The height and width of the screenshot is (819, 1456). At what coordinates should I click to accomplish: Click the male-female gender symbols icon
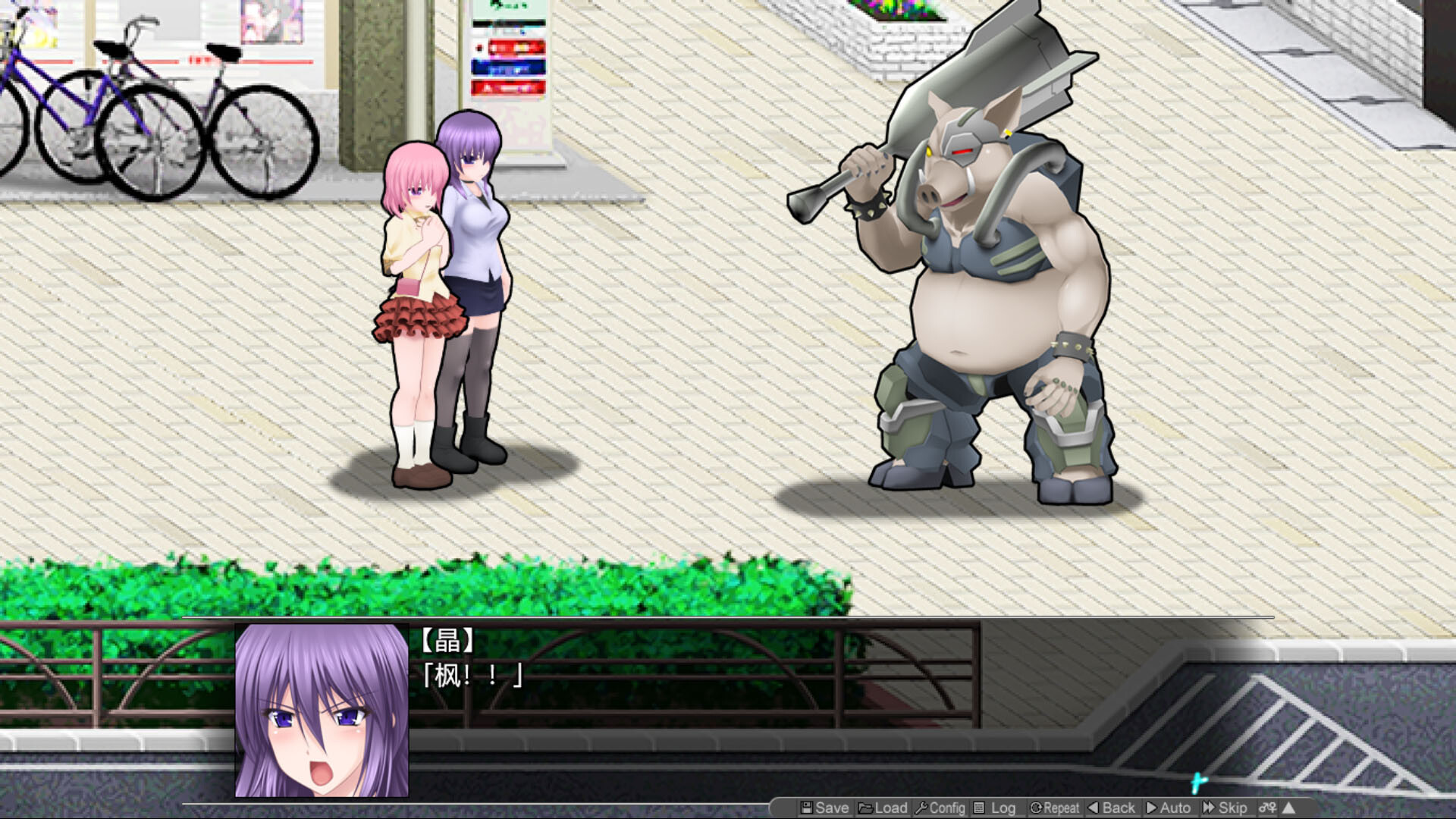tap(1267, 808)
